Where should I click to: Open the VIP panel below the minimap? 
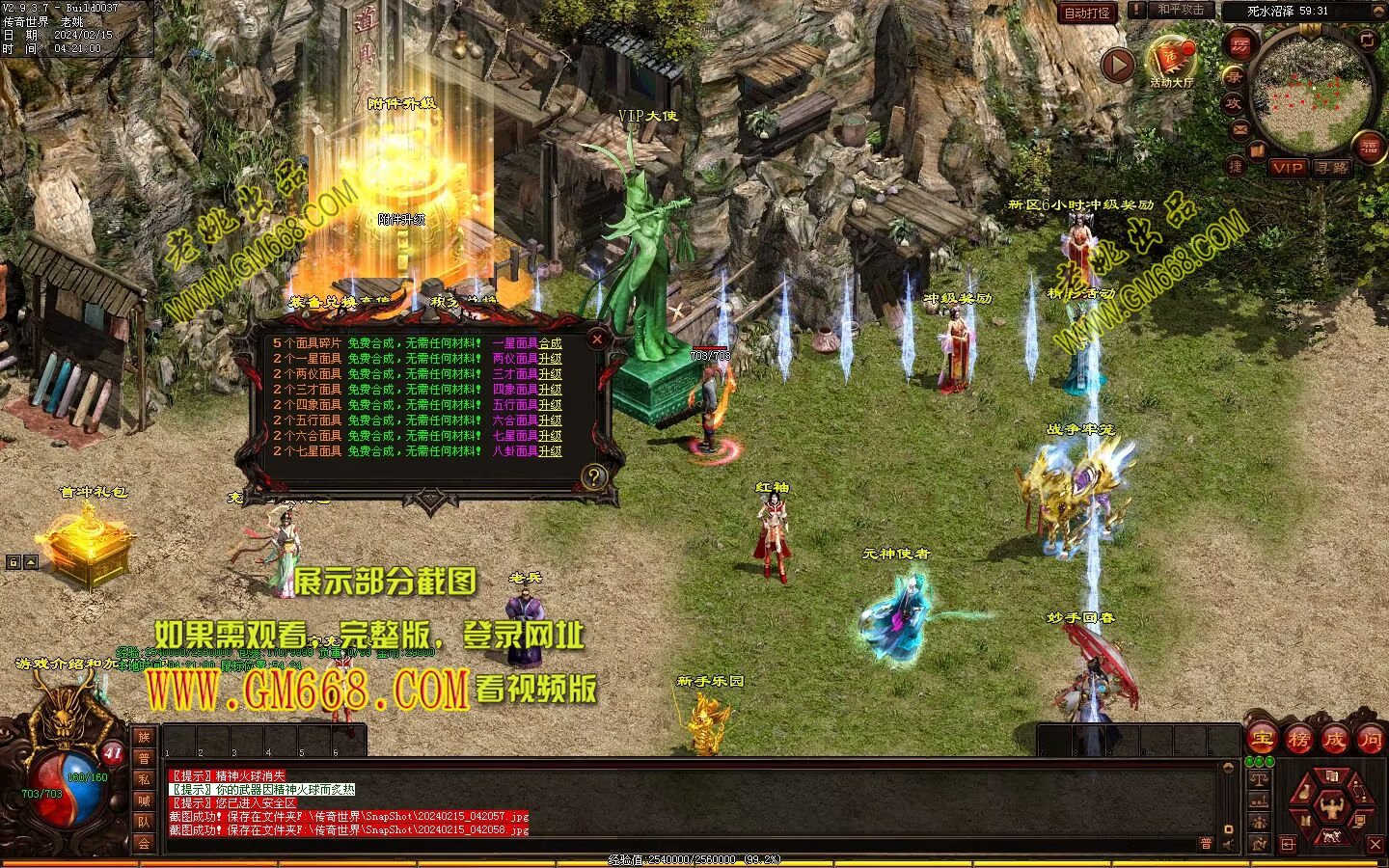1287,167
